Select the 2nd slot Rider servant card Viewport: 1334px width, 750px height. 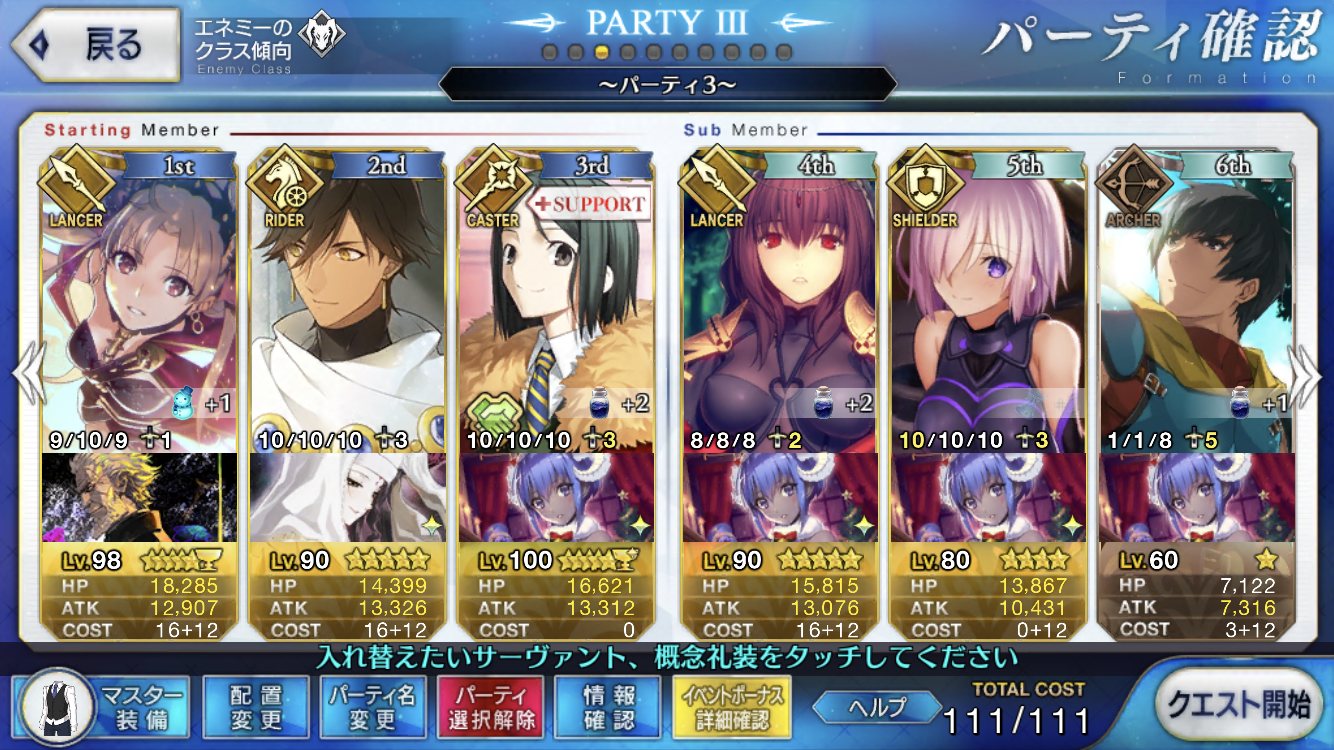[347, 300]
